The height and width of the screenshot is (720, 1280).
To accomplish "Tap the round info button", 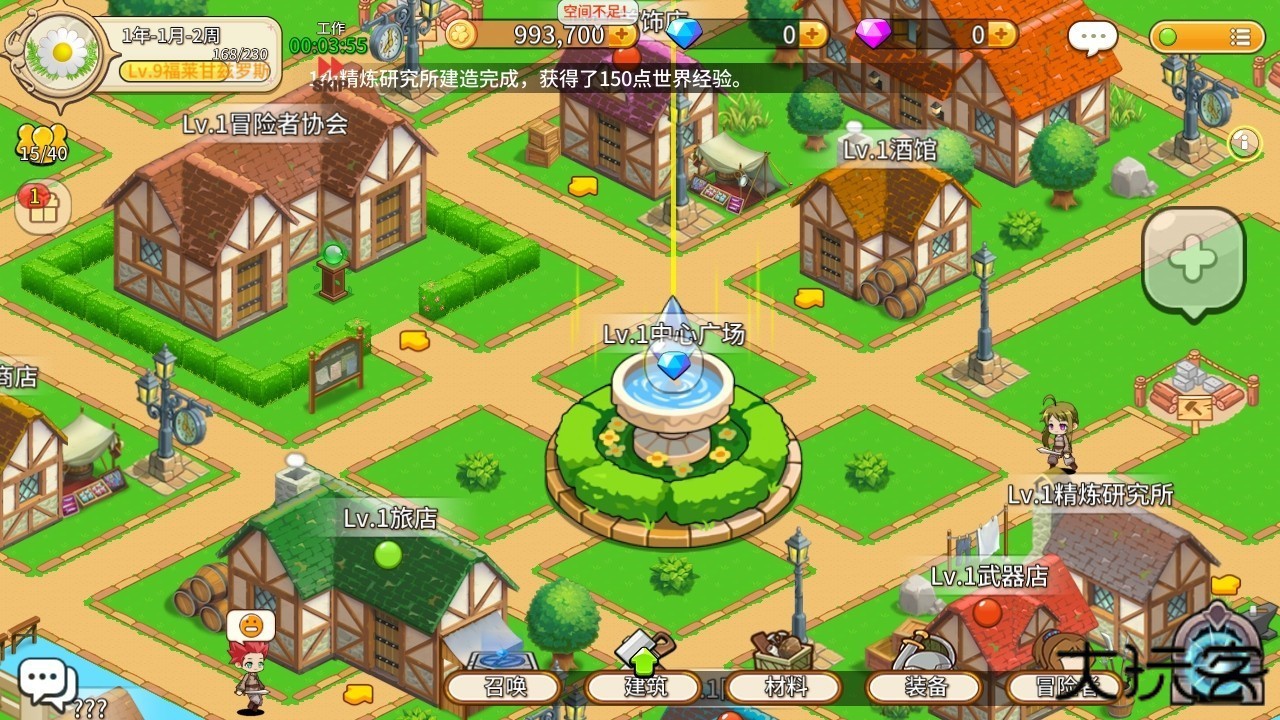I will [1243, 143].
